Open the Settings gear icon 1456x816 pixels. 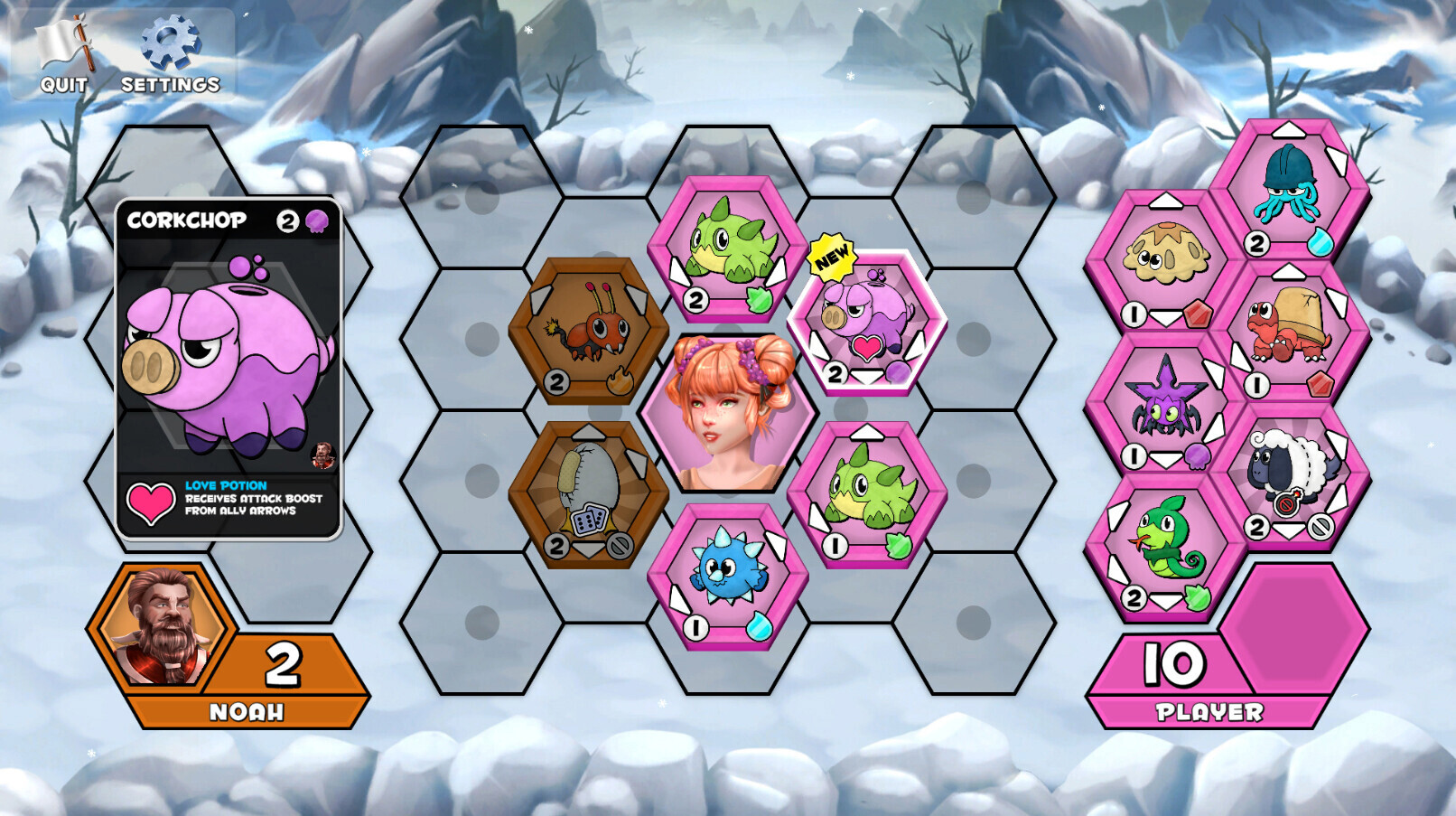pyautogui.click(x=164, y=45)
